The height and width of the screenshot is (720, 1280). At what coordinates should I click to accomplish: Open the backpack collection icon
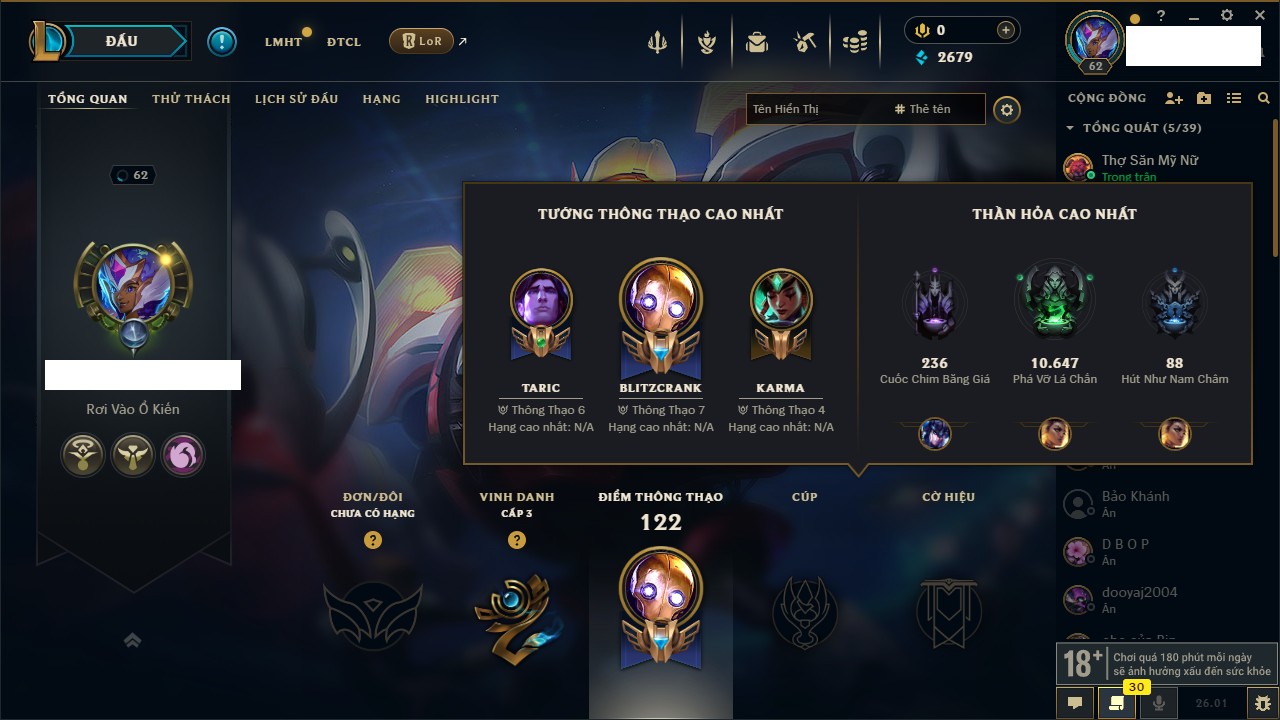coord(757,42)
